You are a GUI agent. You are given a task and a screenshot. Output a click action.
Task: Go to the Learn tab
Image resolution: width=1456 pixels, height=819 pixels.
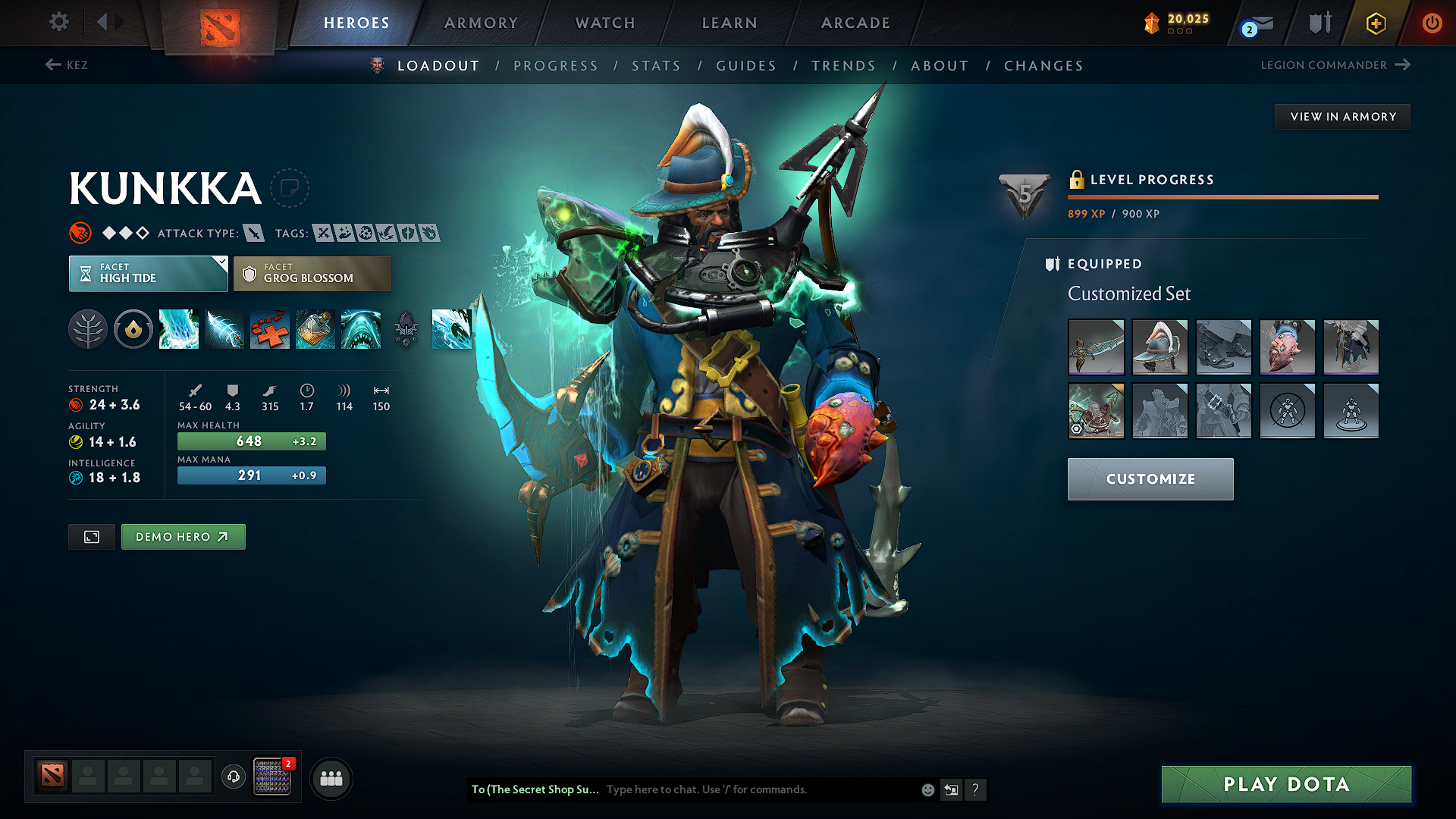(x=730, y=23)
